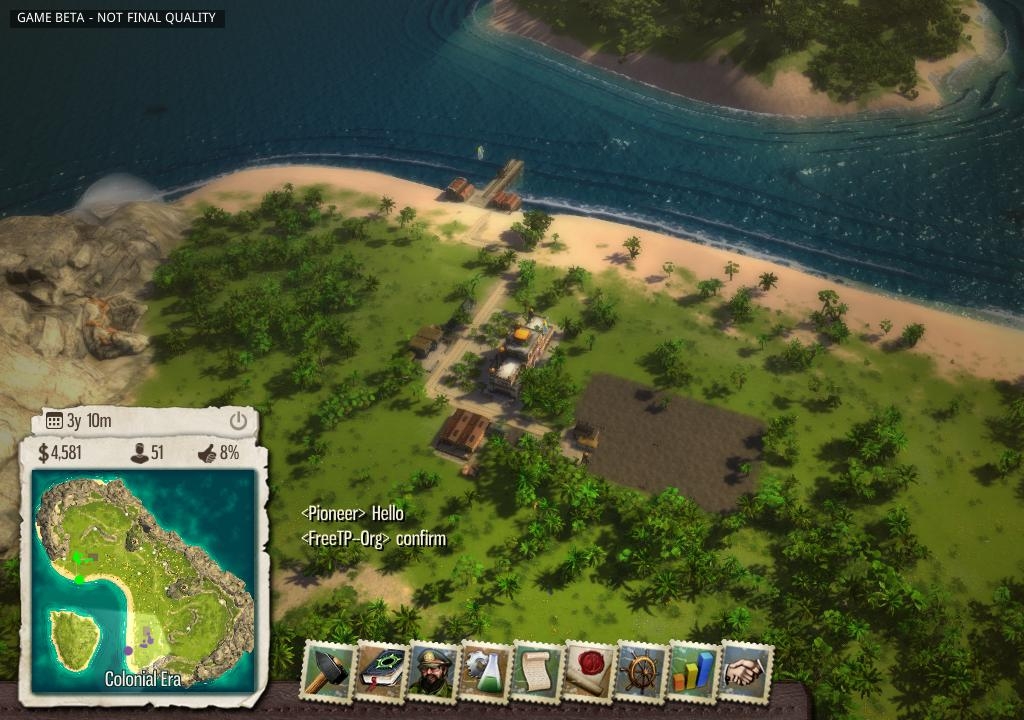Open the diplomacy handshake icon

pos(746,670)
